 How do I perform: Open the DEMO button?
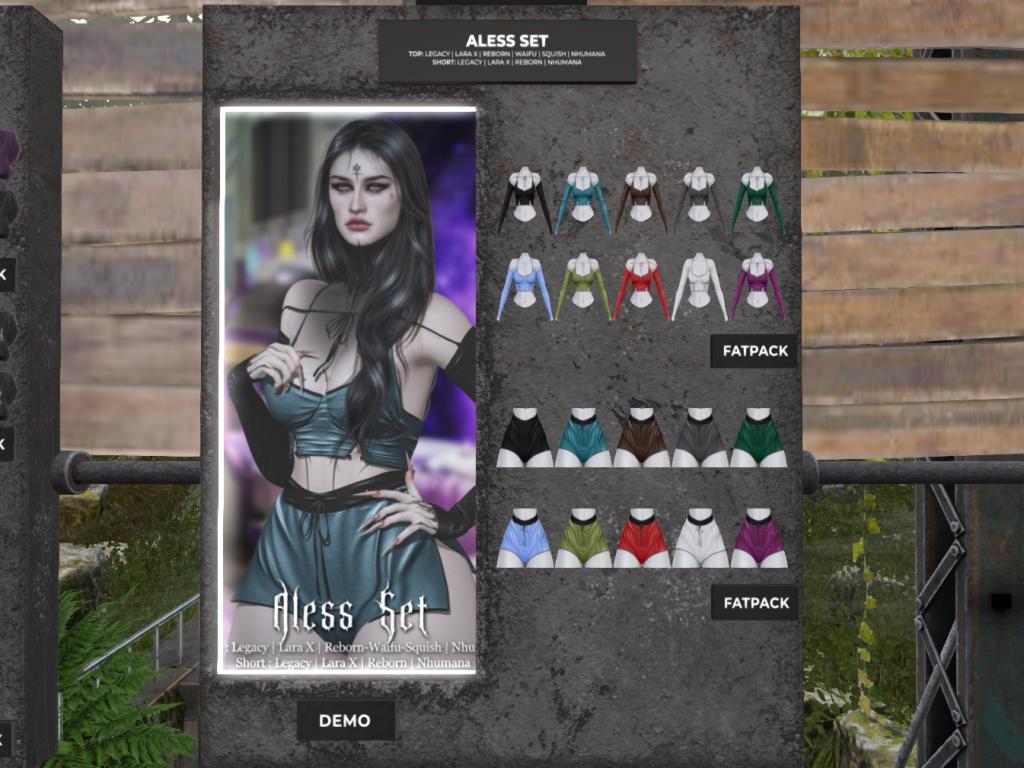click(x=345, y=720)
